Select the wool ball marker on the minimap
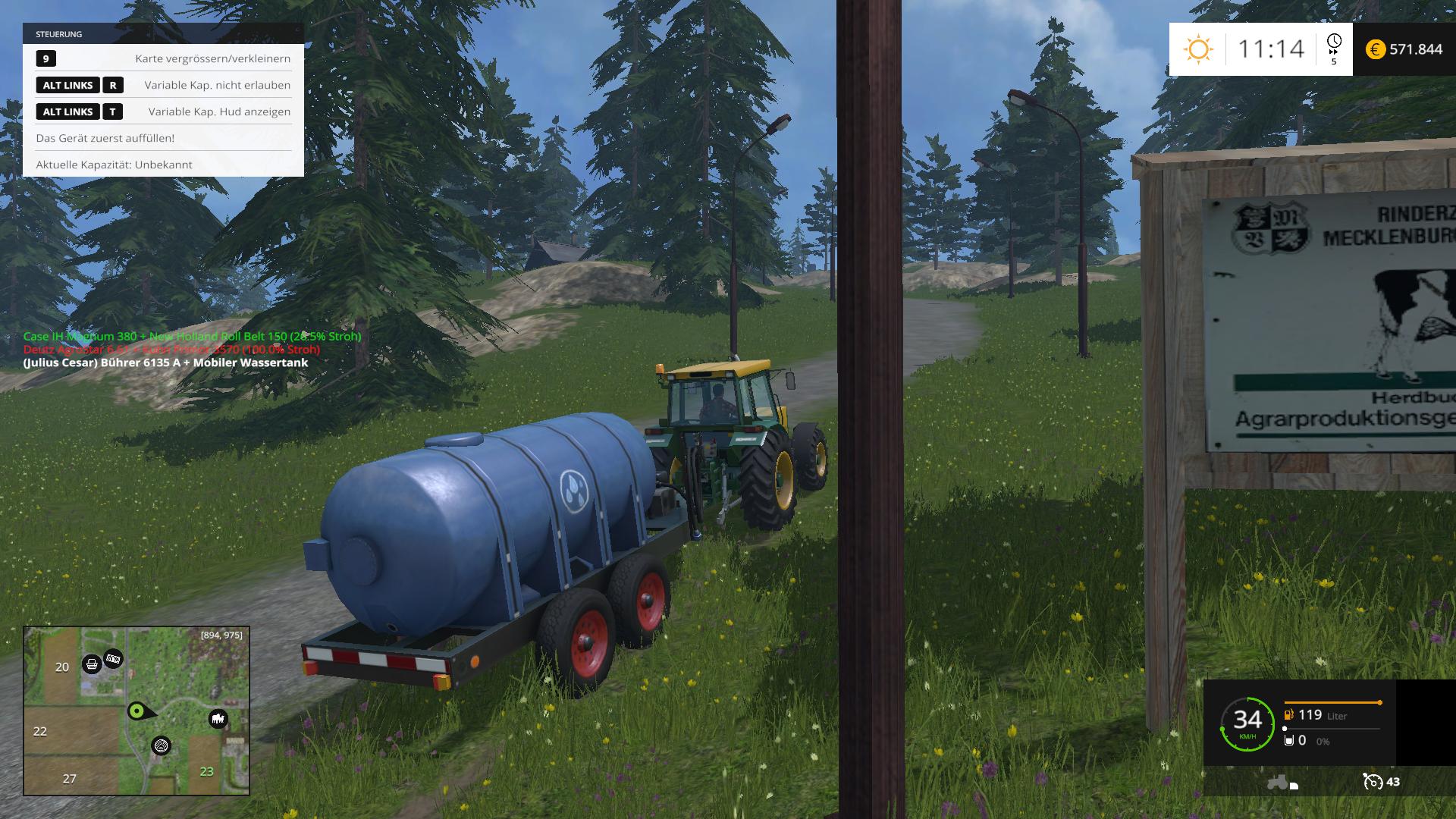 tap(161, 745)
